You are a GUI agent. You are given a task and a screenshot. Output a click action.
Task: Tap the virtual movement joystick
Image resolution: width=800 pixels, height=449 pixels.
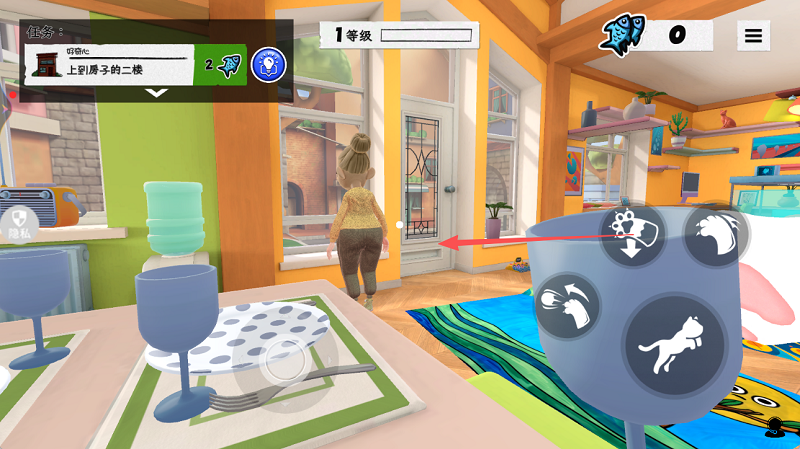[x=285, y=362]
